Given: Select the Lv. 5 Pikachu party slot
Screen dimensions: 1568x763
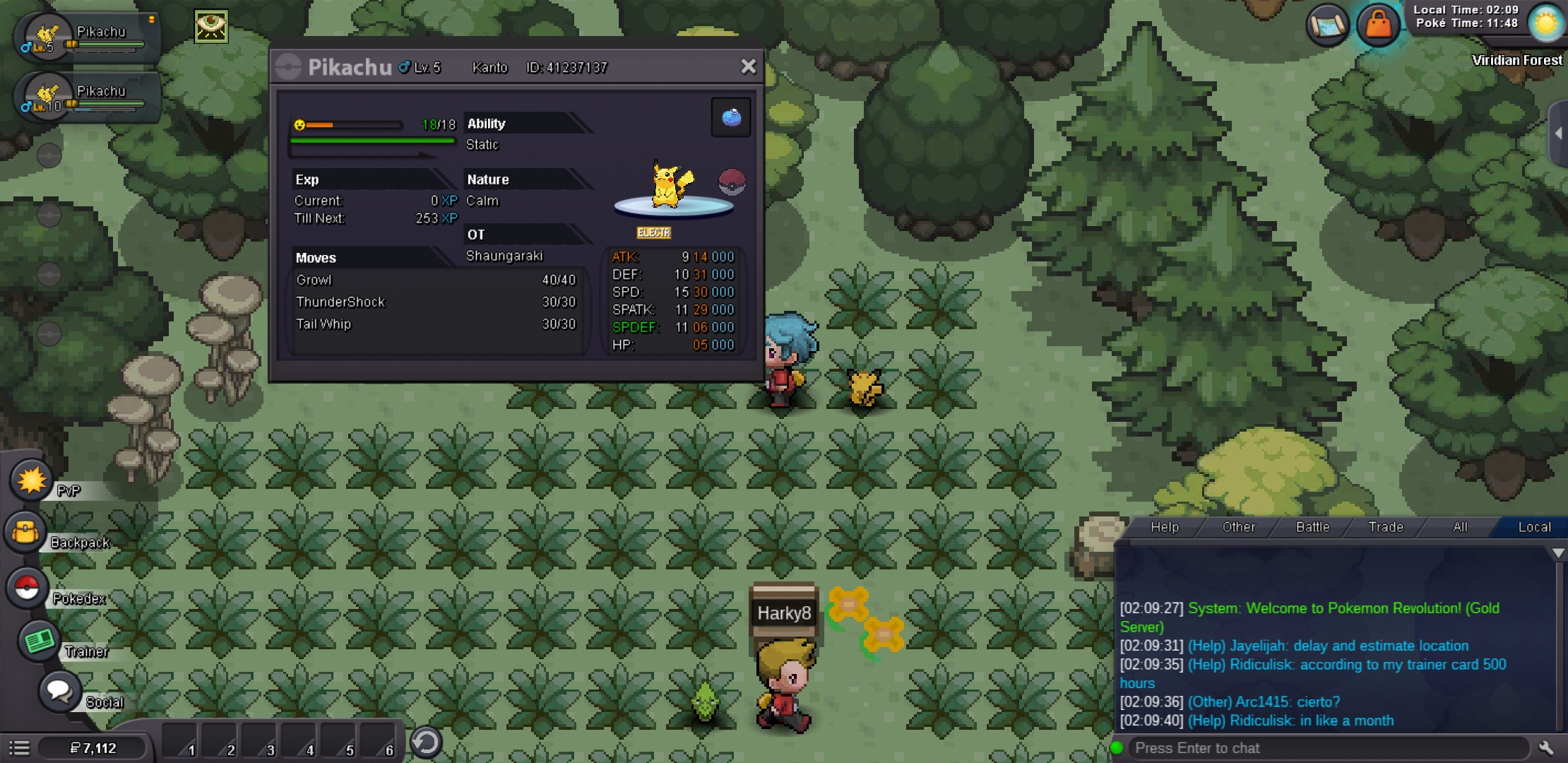Looking at the screenshot, I should click(x=83, y=37).
